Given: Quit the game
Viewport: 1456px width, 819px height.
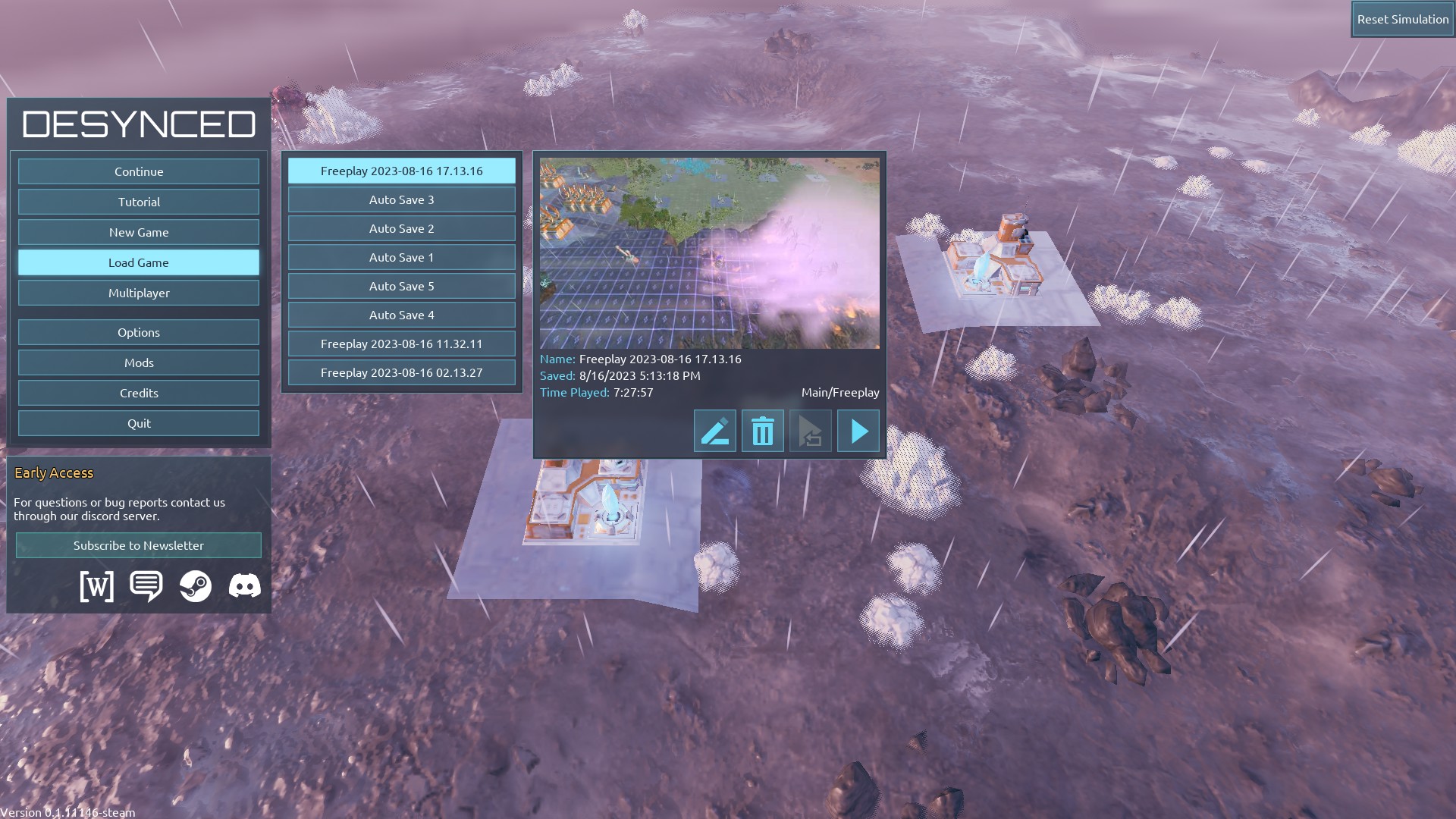Looking at the screenshot, I should (x=139, y=423).
